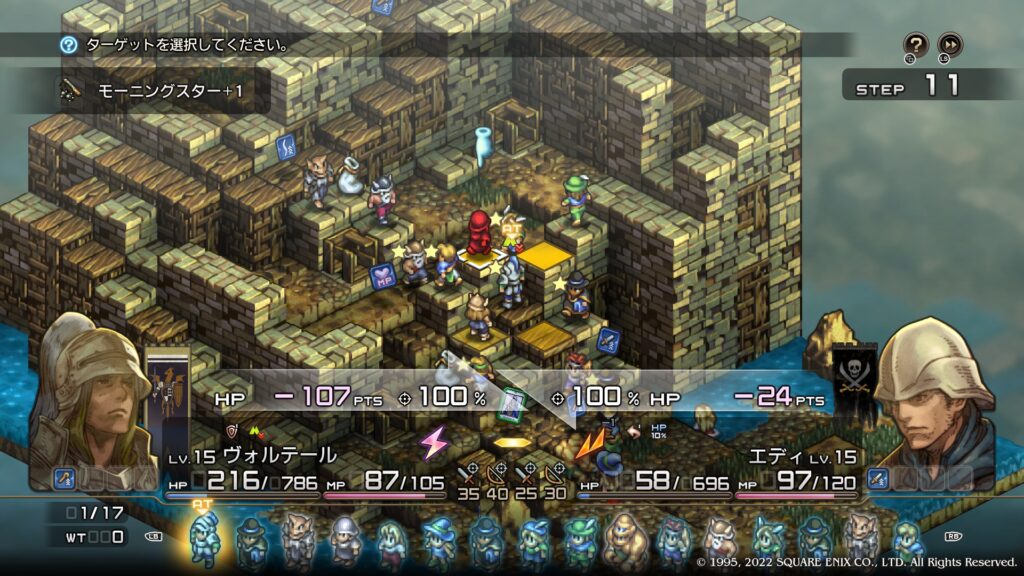Click the blue skill slot under エディ's portrait
The height and width of the screenshot is (576, 1024).
click(878, 479)
